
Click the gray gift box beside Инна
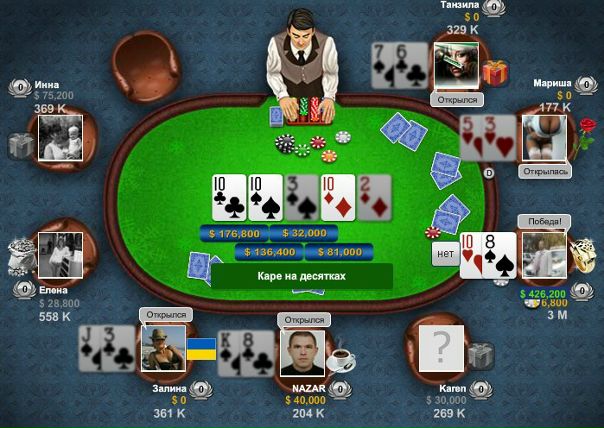point(21,147)
